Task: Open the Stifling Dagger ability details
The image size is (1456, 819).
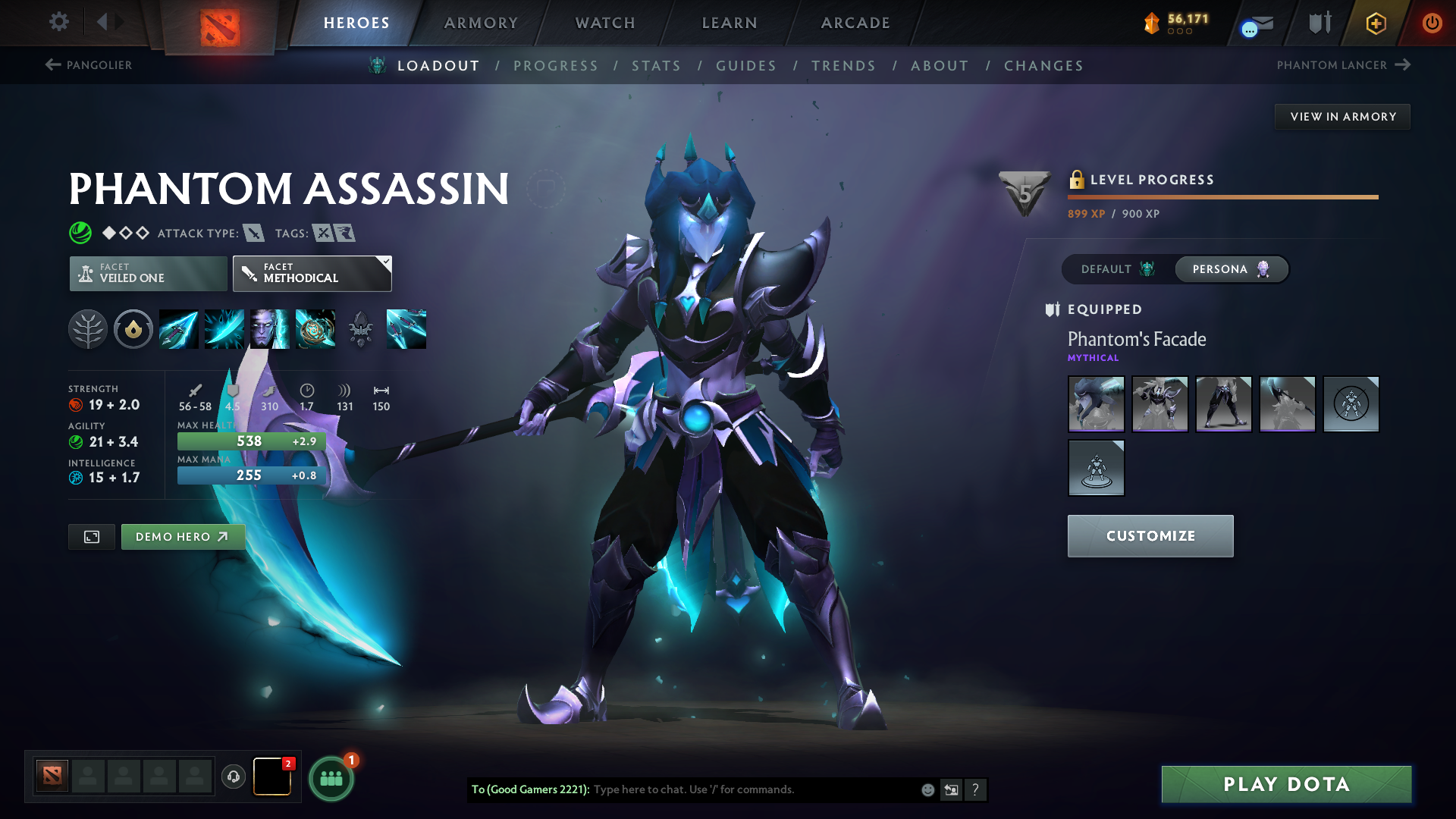Action: tap(179, 329)
